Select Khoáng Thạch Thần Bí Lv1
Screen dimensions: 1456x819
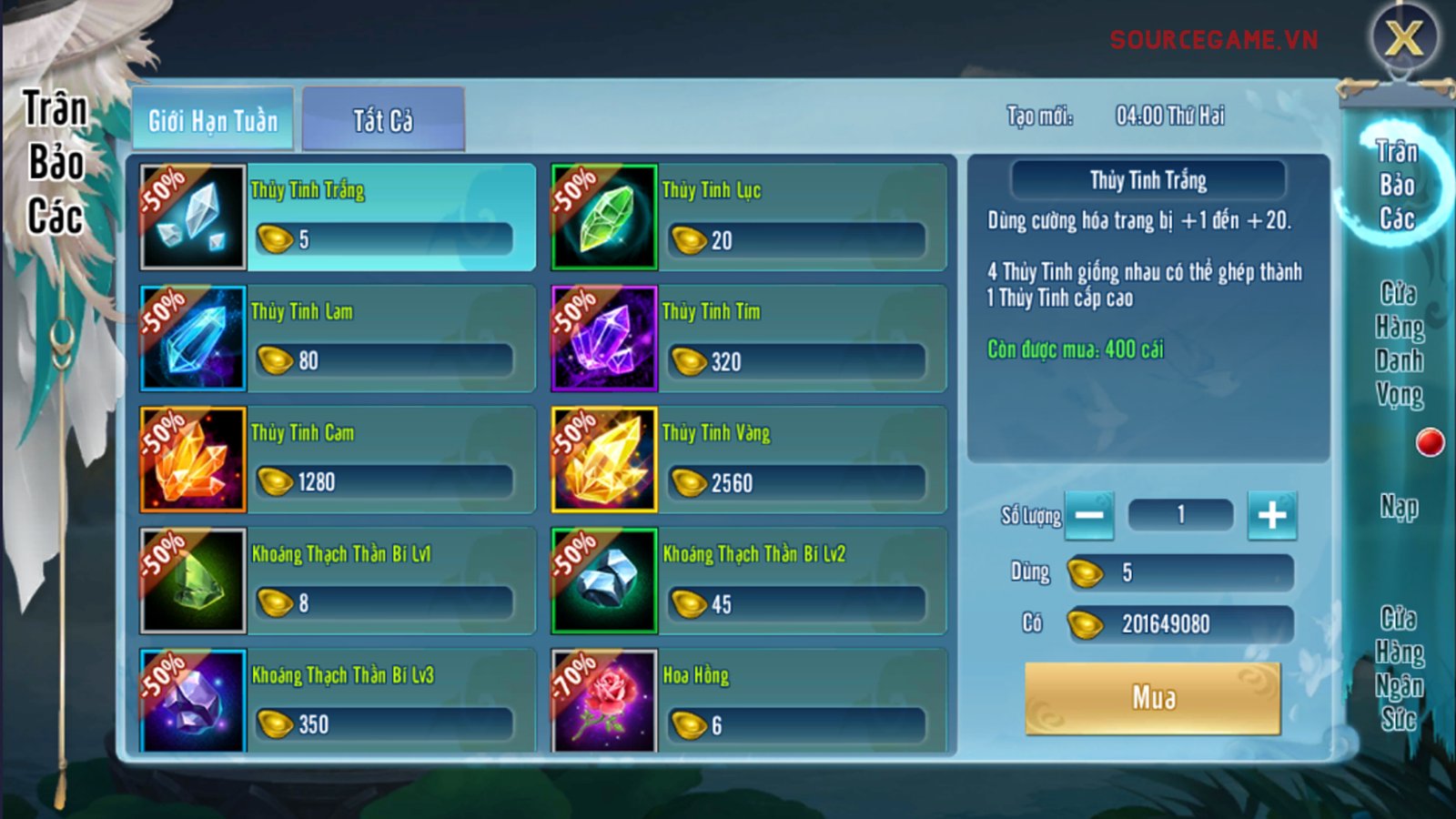click(337, 581)
